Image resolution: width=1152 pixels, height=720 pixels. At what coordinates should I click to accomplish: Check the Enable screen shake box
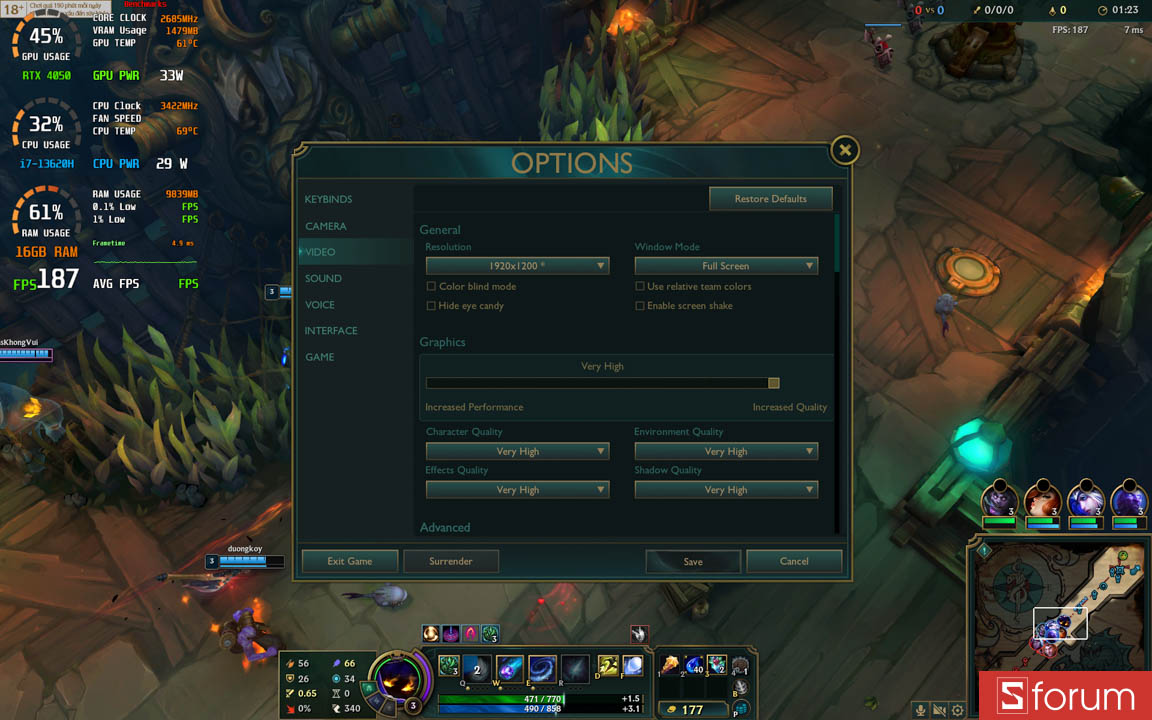pyautogui.click(x=640, y=306)
